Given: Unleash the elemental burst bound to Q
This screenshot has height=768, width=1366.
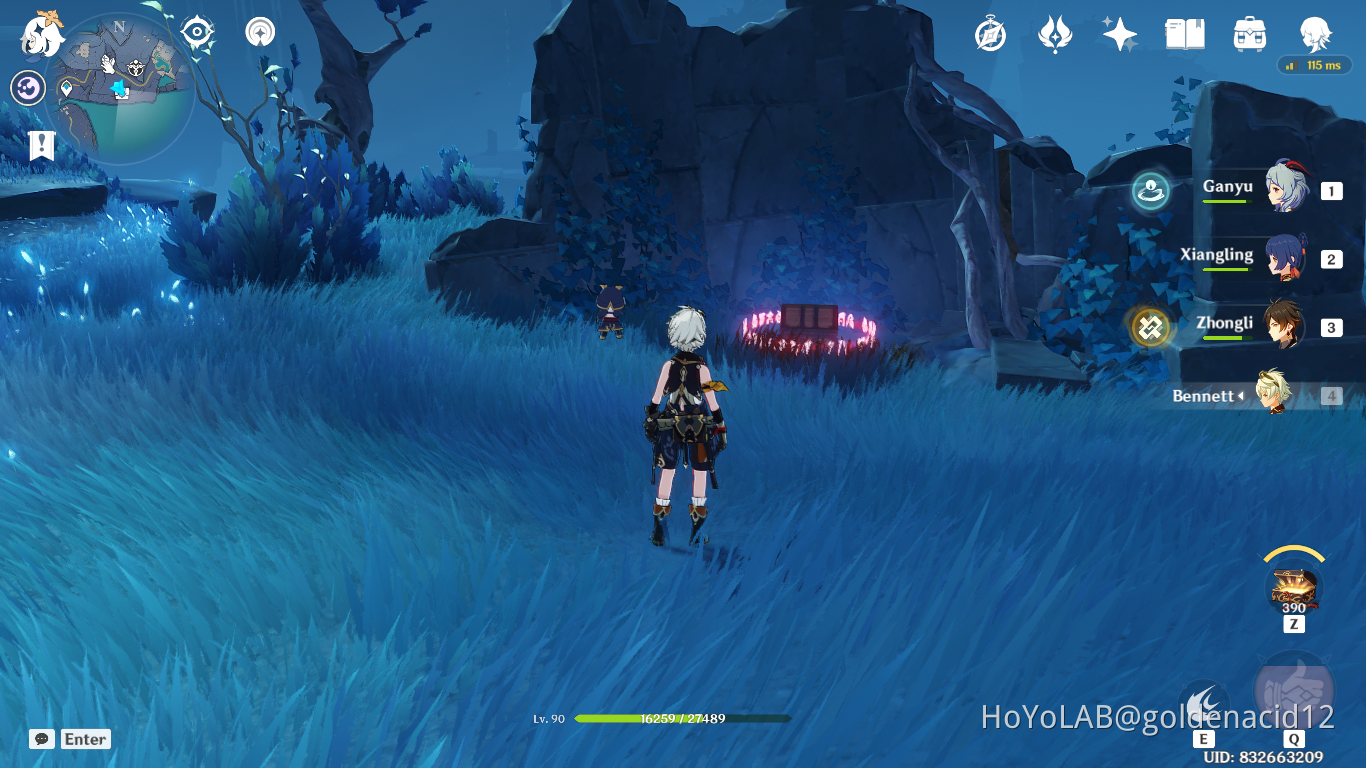Looking at the screenshot, I should pyautogui.click(x=1292, y=688).
